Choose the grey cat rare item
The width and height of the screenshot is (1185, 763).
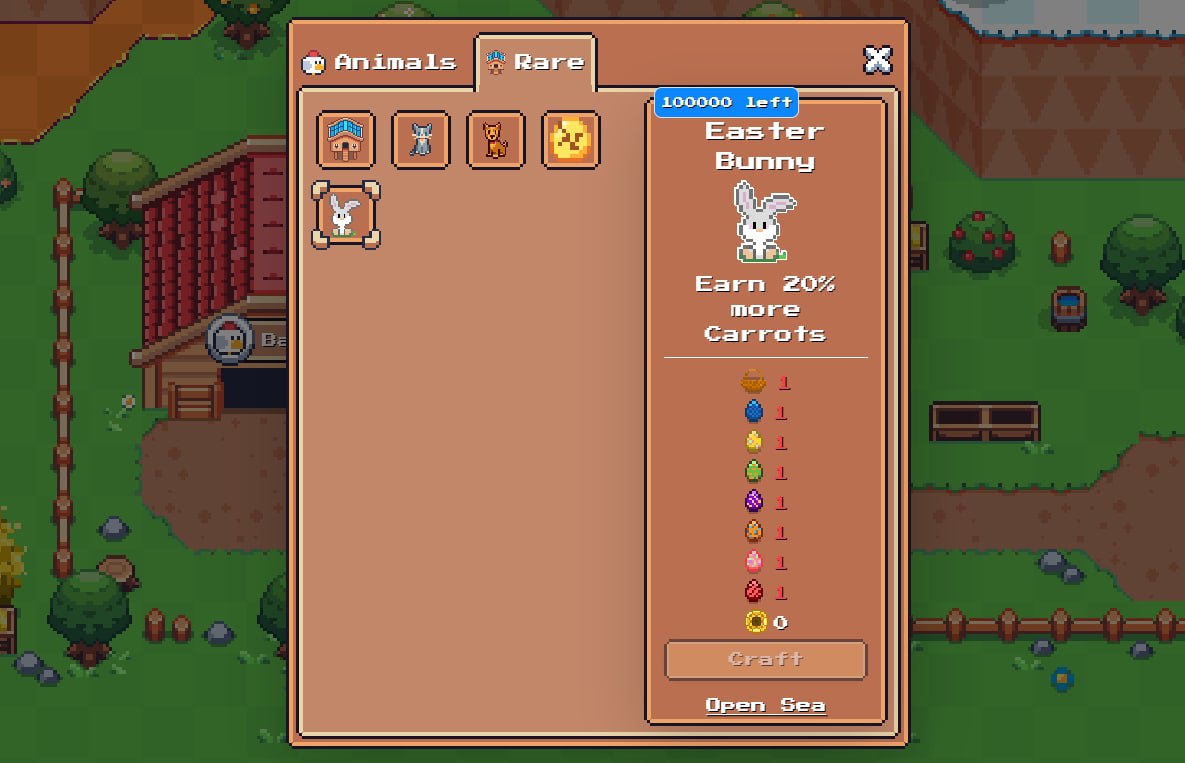[x=421, y=140]
